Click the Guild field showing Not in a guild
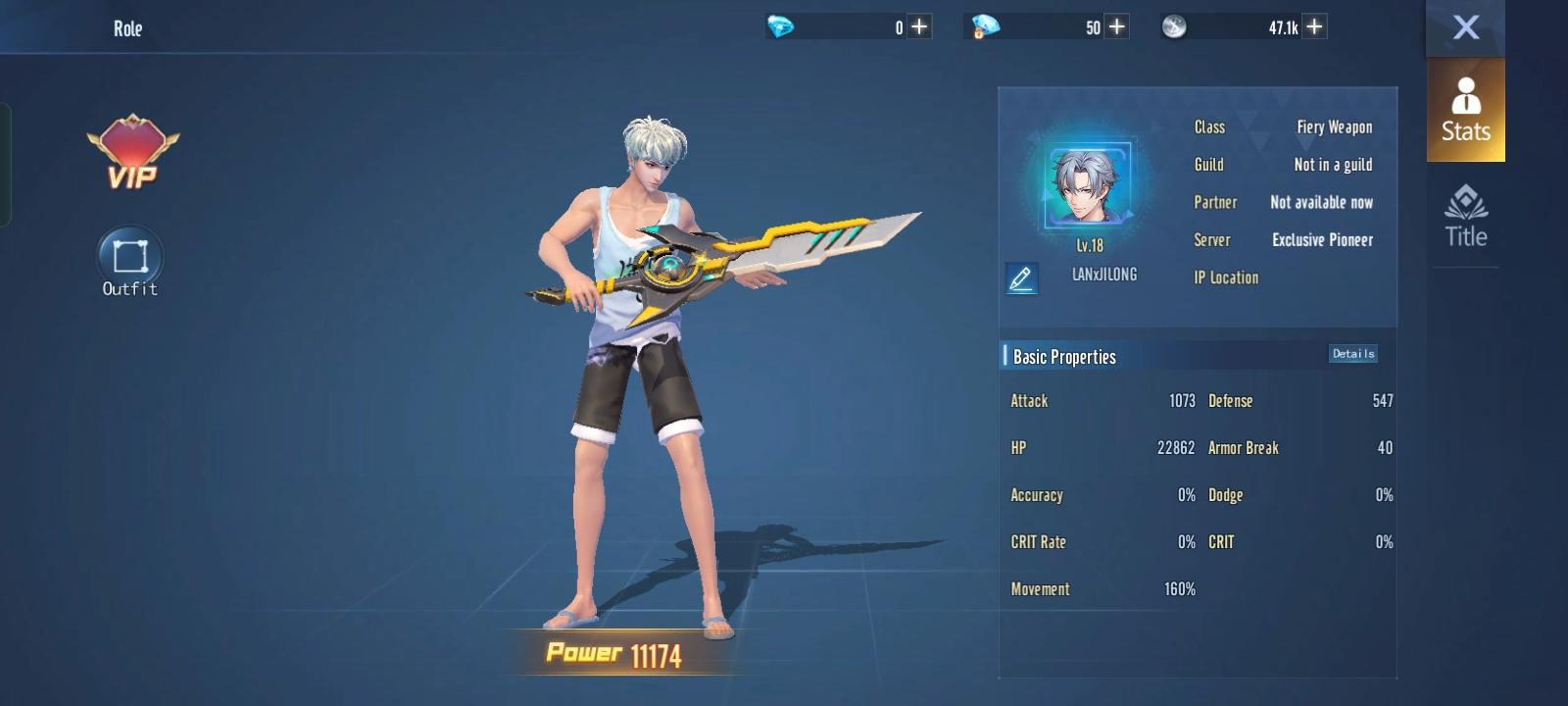1568x706 pixels. (x=1331, y=164)
